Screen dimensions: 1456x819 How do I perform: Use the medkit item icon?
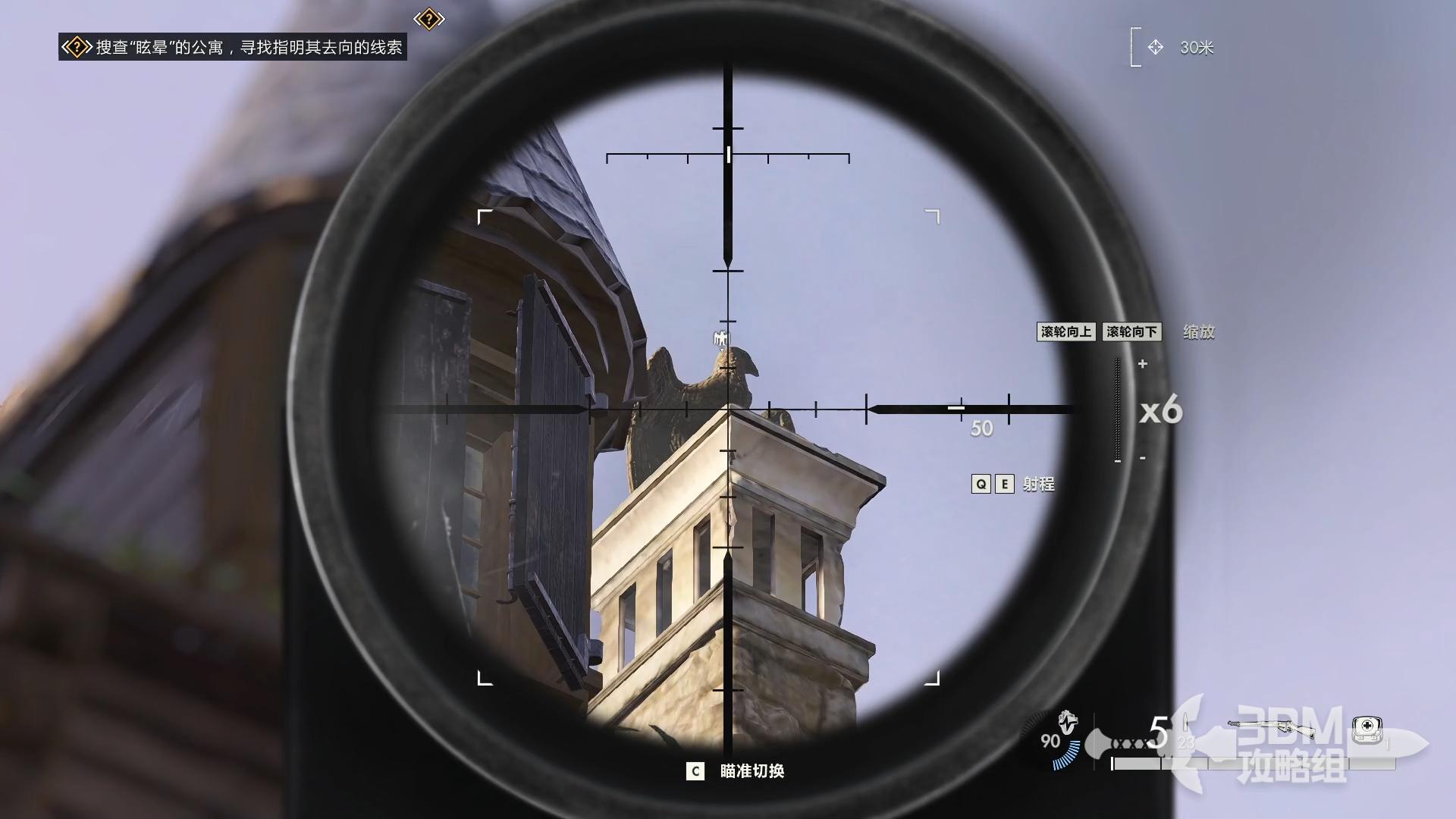pos(1367,729)
